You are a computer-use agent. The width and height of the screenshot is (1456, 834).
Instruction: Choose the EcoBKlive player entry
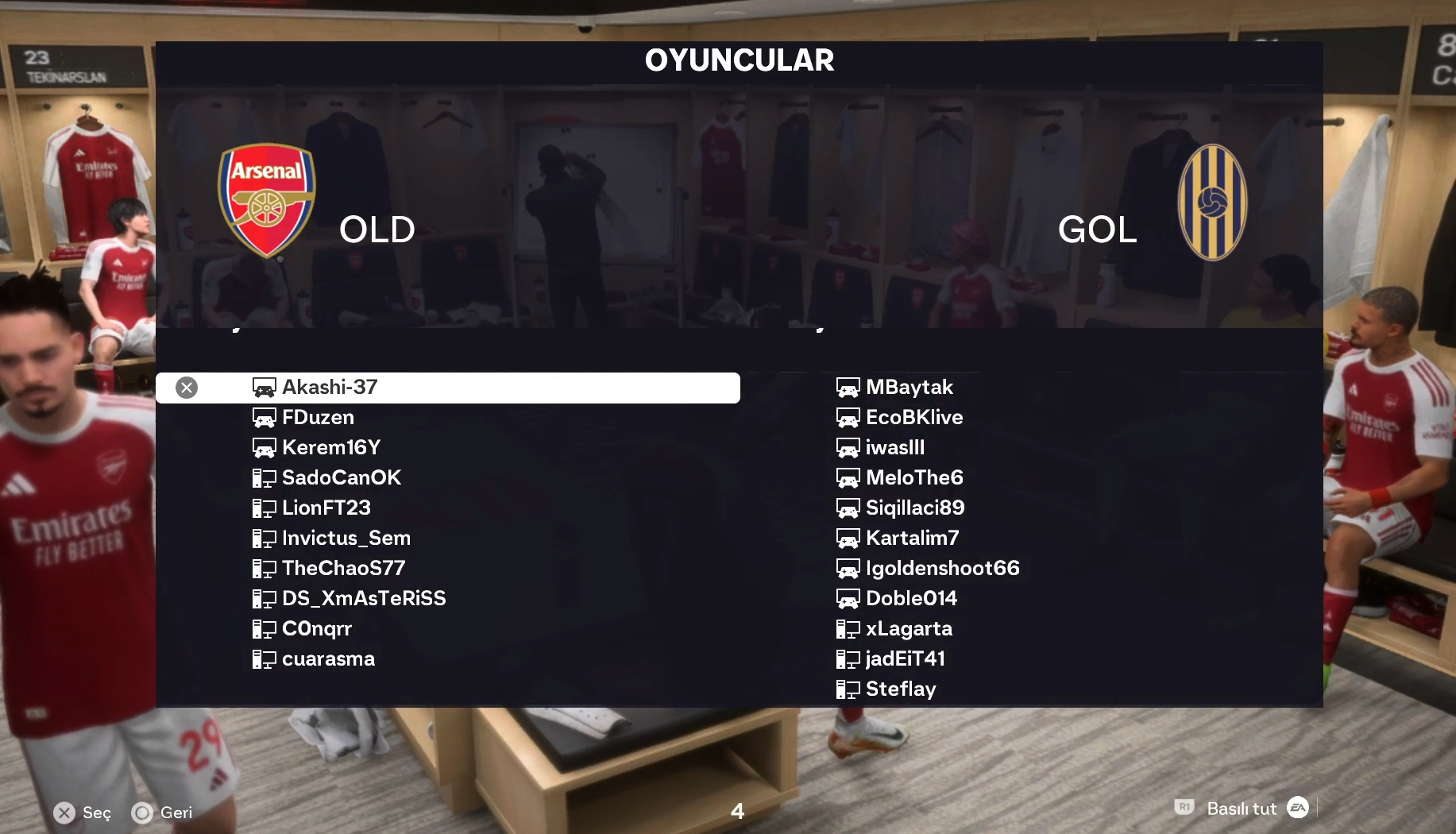tap(913, 418)
